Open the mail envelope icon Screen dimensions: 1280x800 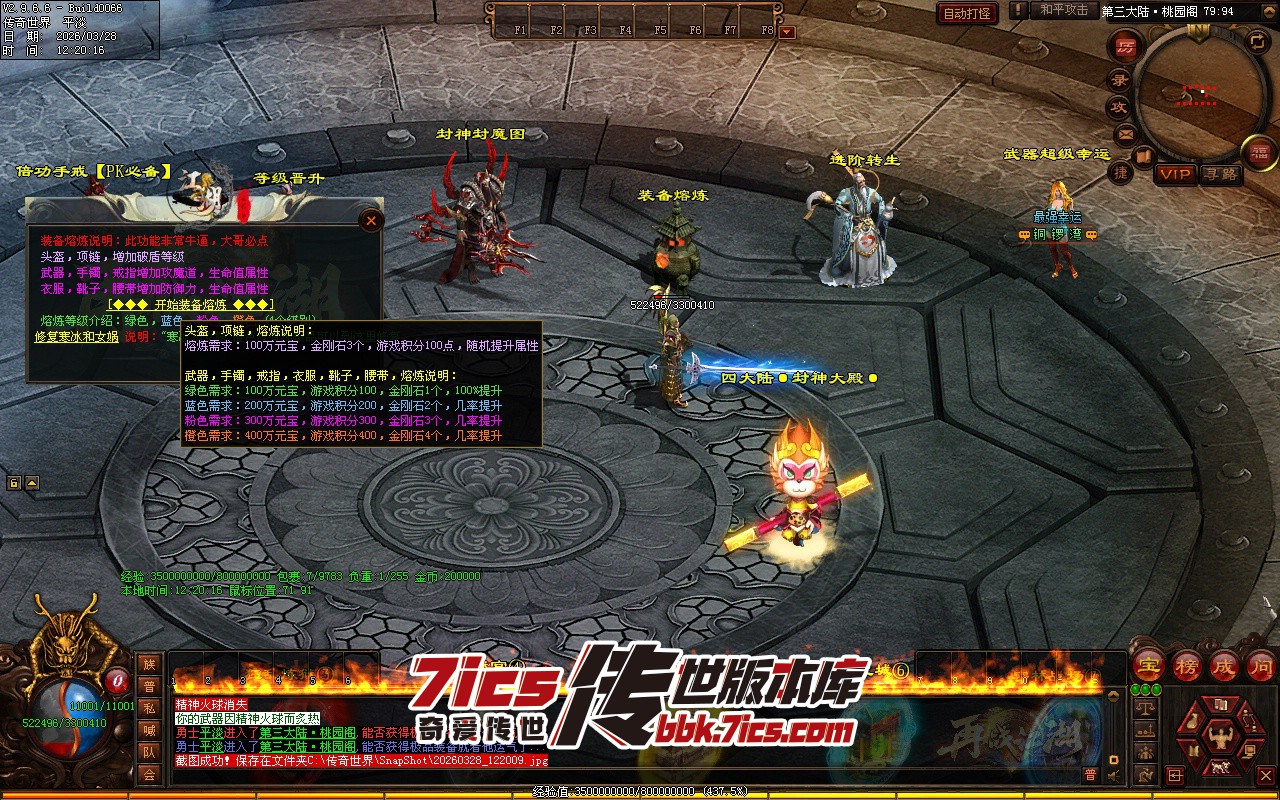(x=1125, y=133)
